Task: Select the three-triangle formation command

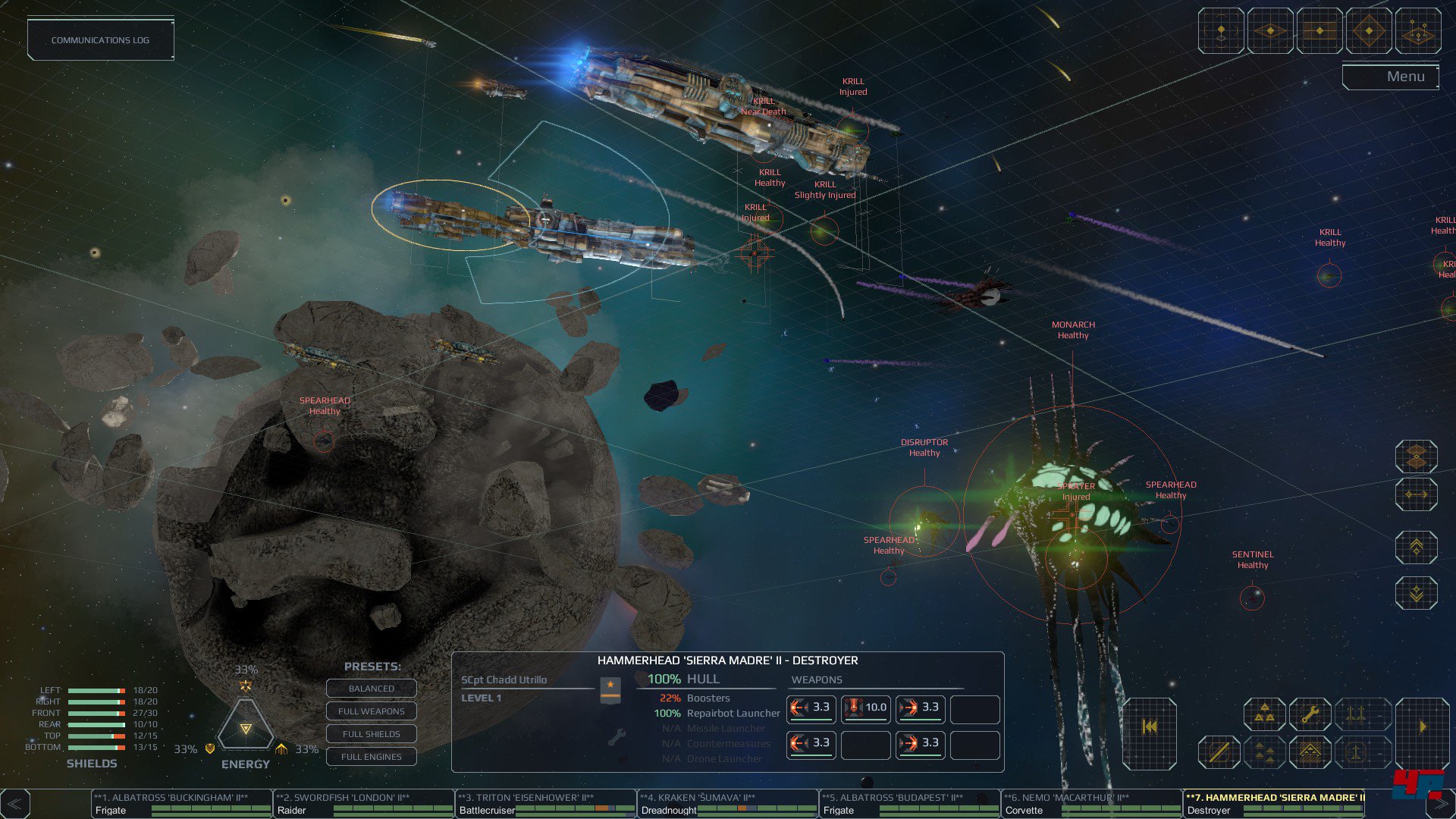Action: [x=1264, y=714]
